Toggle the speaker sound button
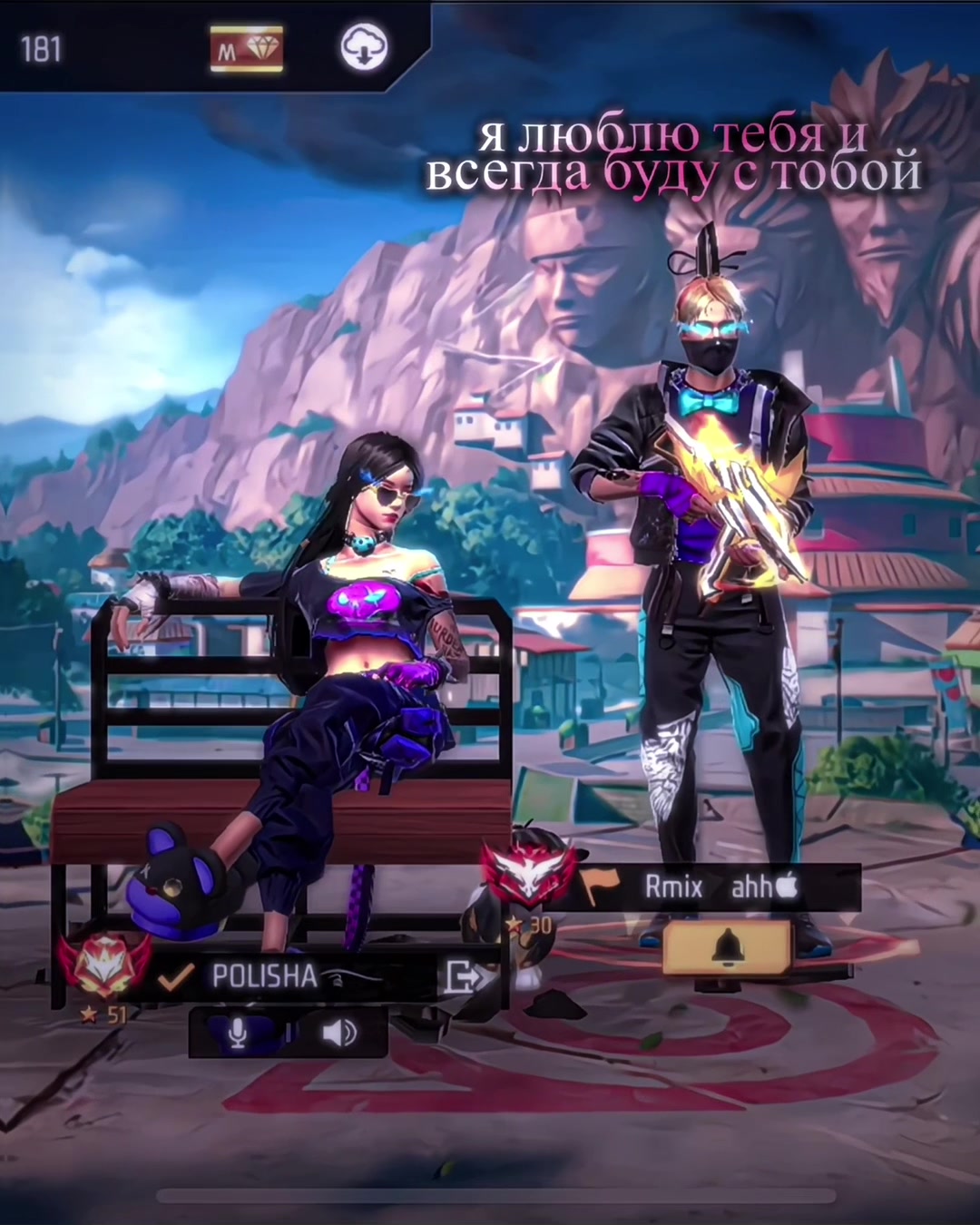The height and width of the screenshot is (1225, 980). 339,1033
